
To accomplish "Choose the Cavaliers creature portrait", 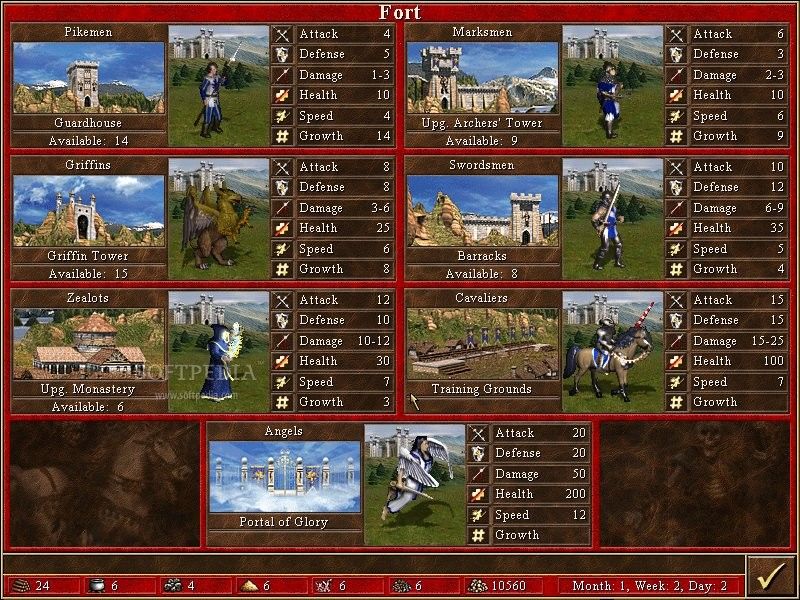I will tap(612, 352).
